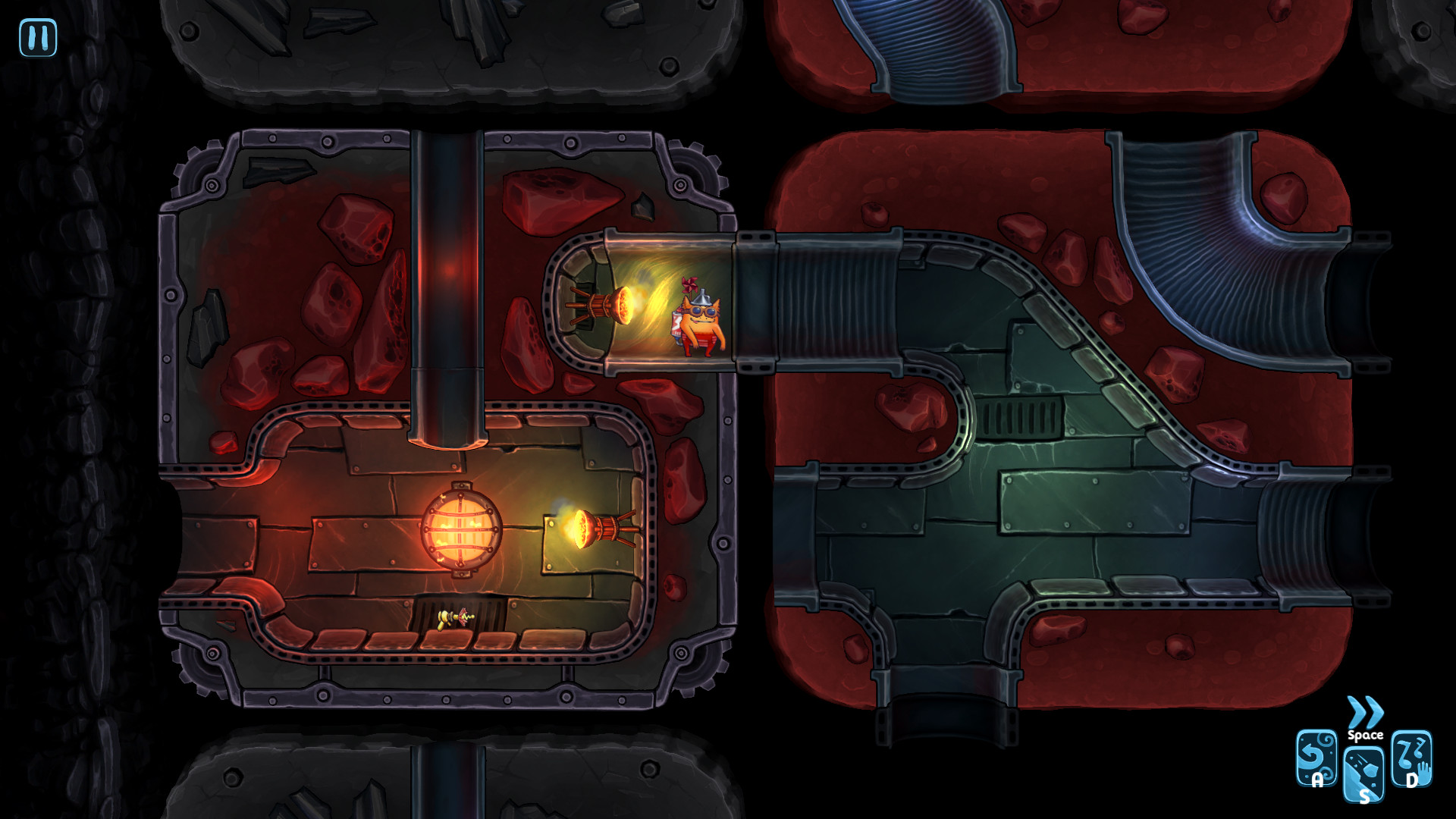Pause the game with the pause icon
Screen dimensions: 1456x819
(39, 37)
